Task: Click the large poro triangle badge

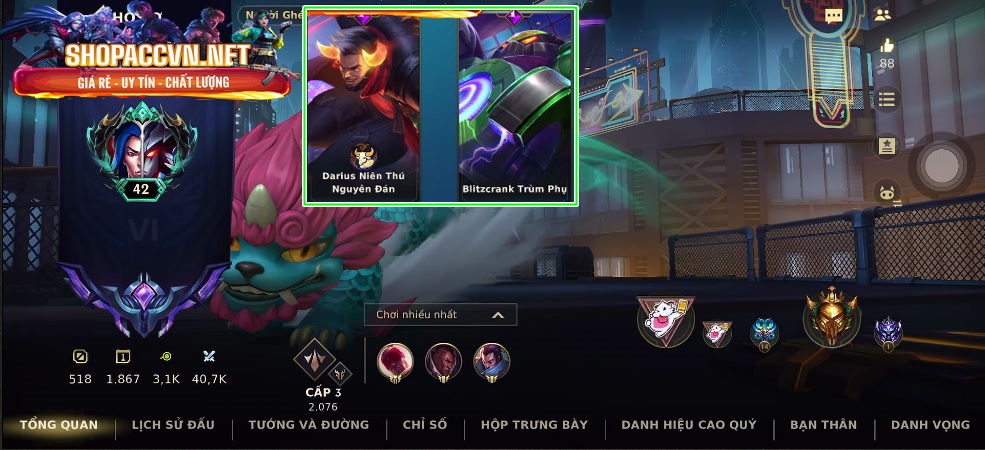Action: (x=664, y=321)
